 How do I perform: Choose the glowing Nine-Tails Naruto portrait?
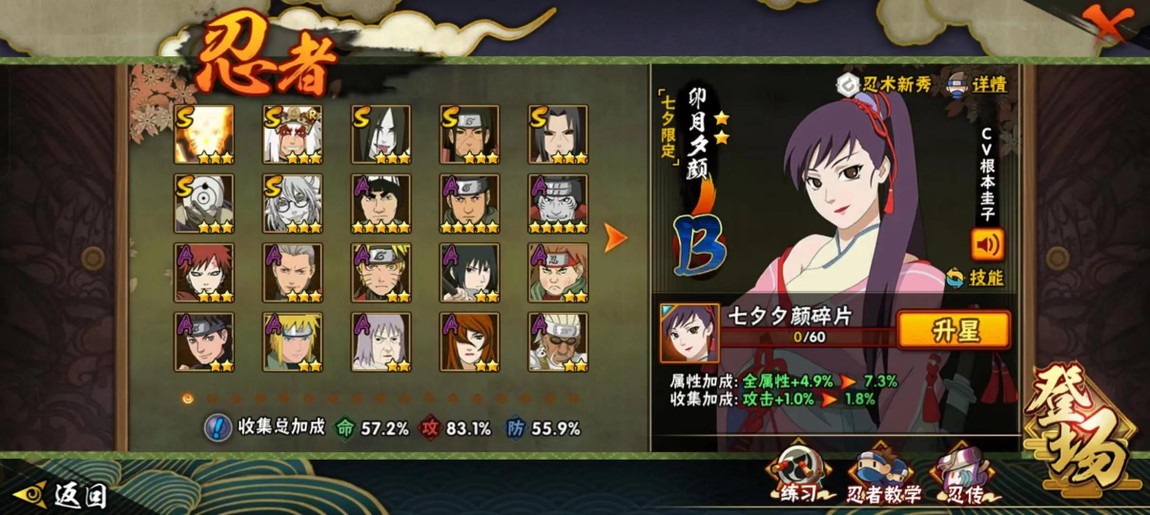click(204, 134)
